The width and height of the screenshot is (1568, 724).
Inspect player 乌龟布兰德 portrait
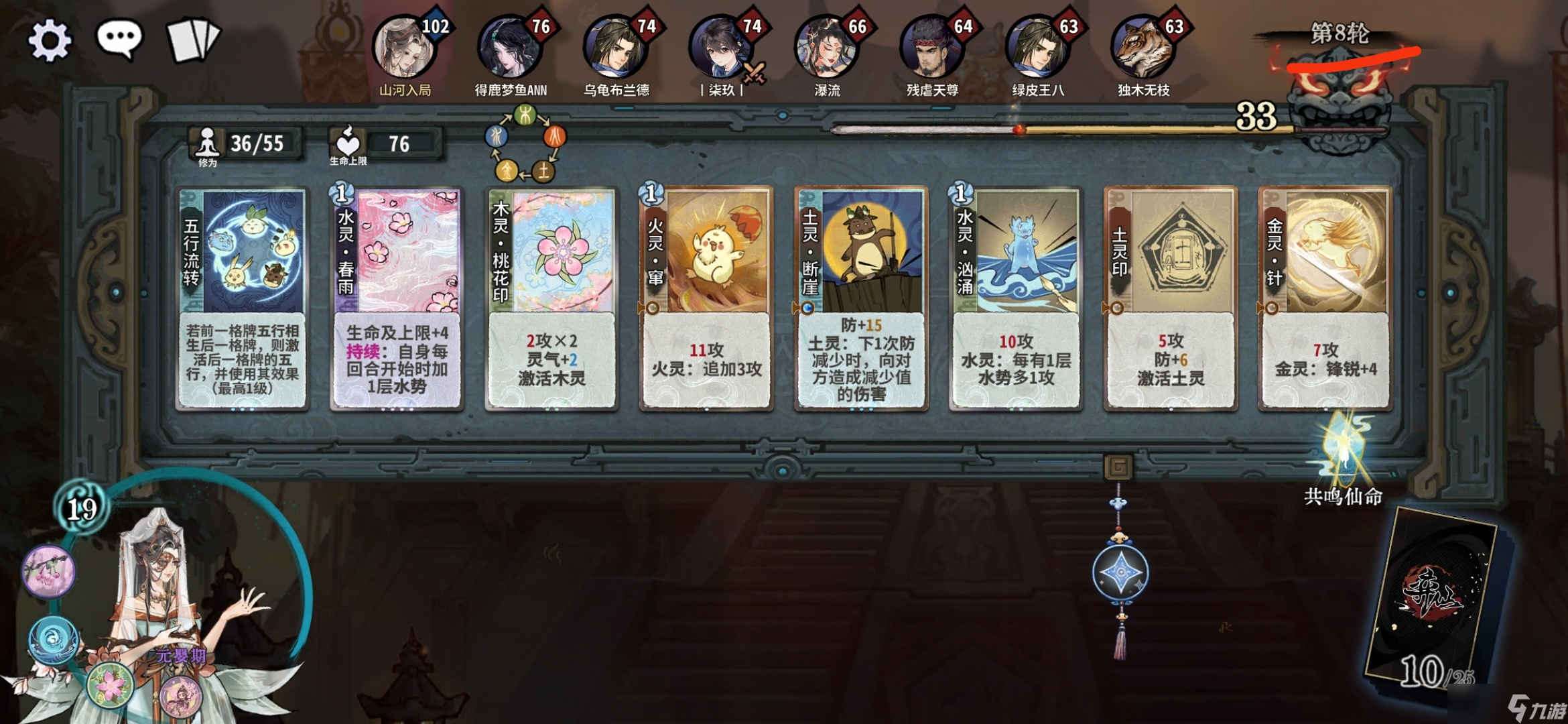click(616, 48)
